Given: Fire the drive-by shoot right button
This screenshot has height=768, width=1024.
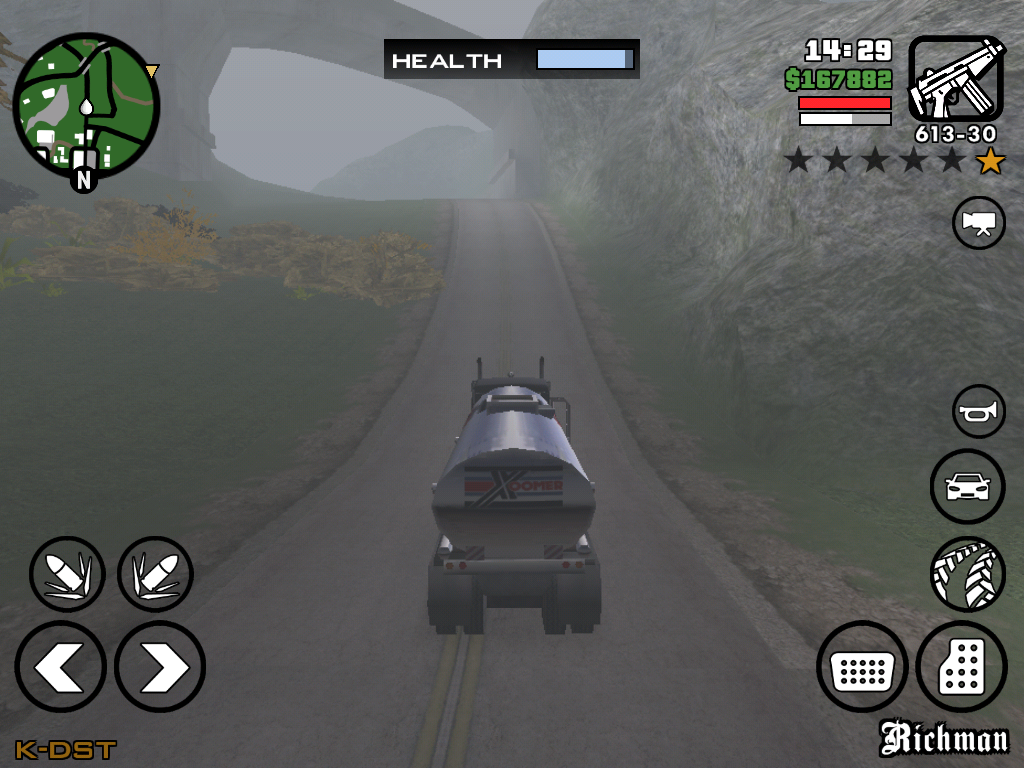Looking at the screenshot, I should point(155,574).
